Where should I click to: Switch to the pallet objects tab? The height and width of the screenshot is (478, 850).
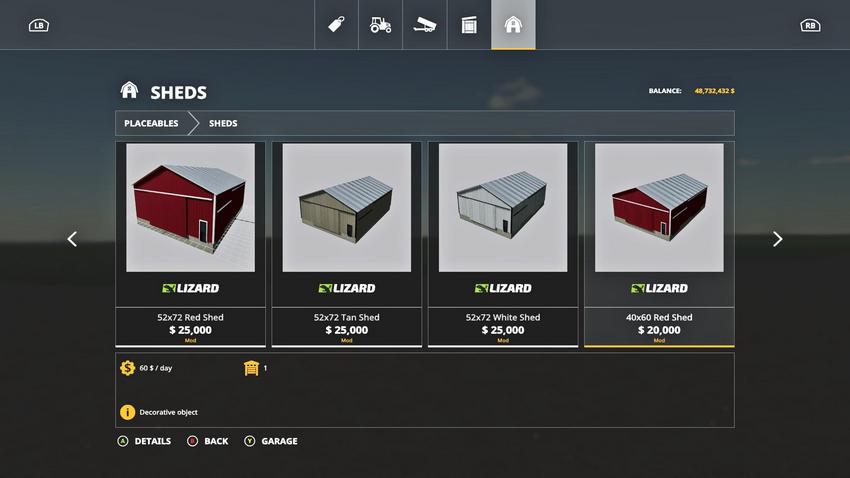pos(469,25)
